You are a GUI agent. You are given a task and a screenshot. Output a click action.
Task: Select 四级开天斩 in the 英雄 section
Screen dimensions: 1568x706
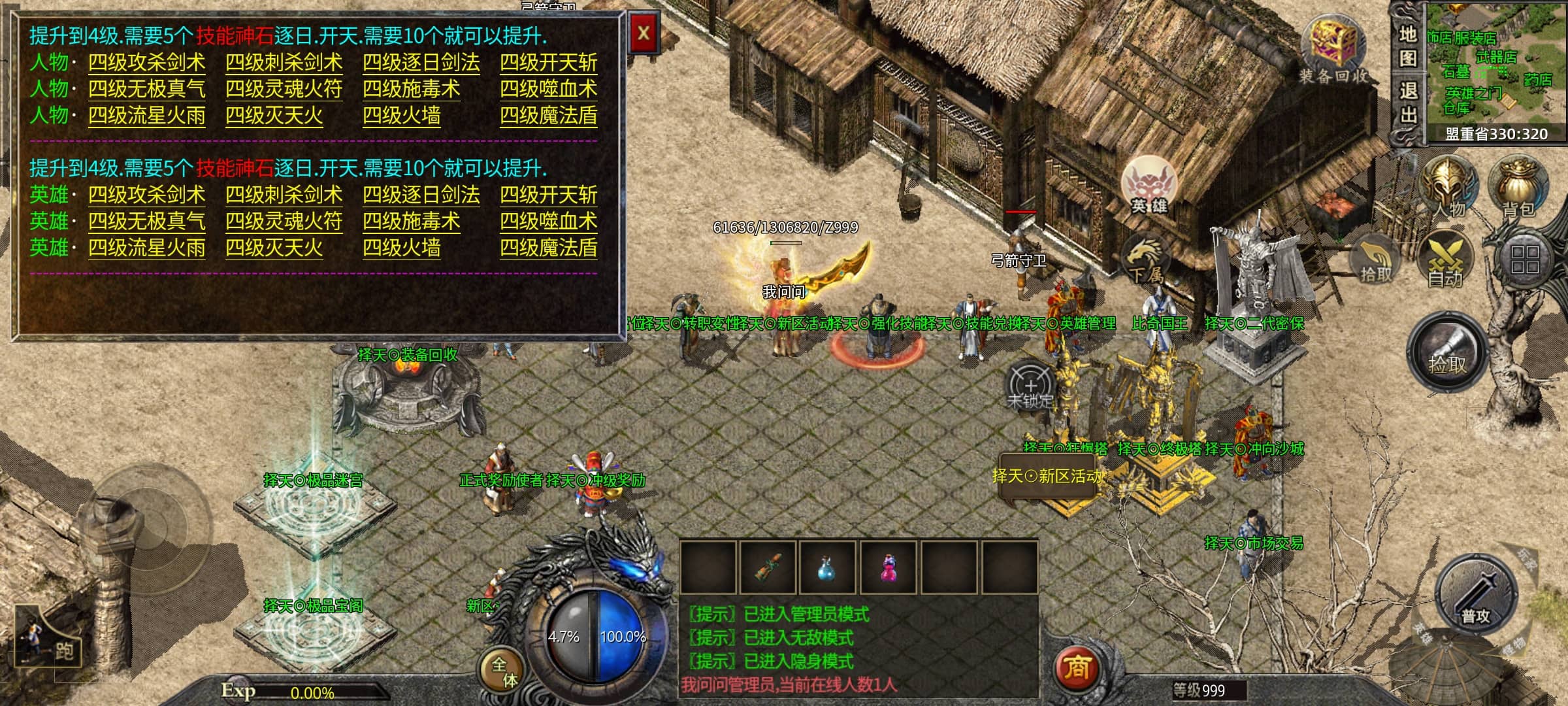click(549, 195)
